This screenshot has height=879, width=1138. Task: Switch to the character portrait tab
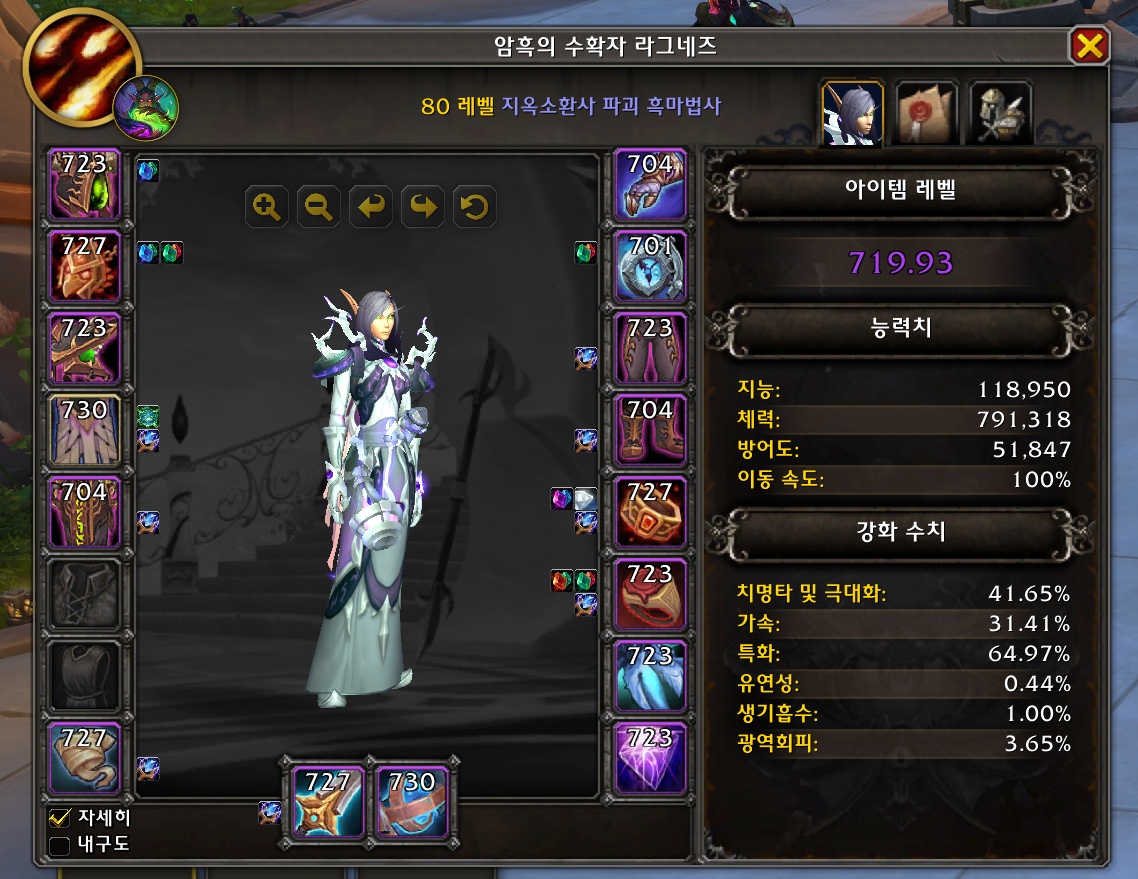coord(852,115)
